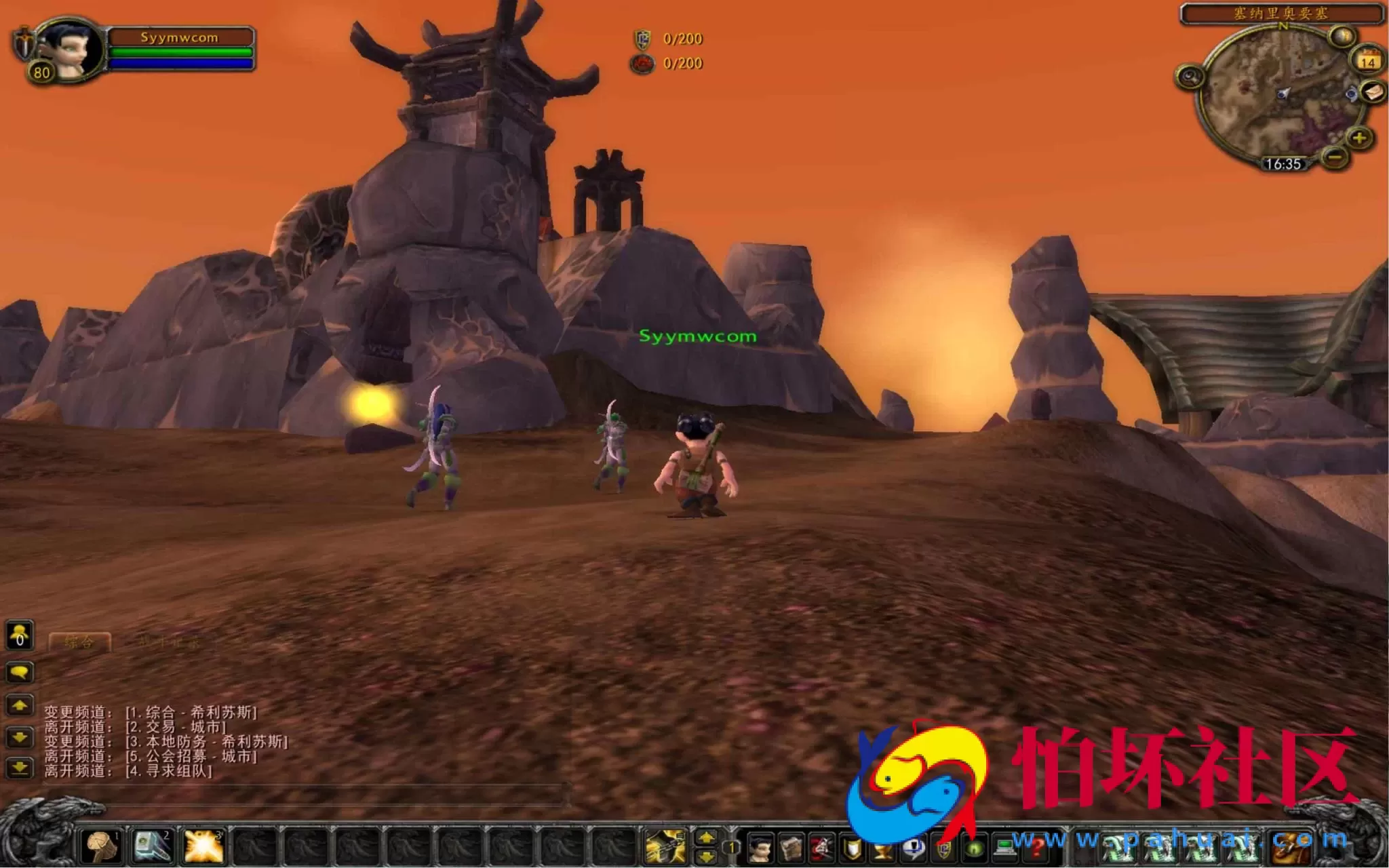The image size is (1389, 868).
Task: Open the quest log trophy icon
Action: coord(882,849)
